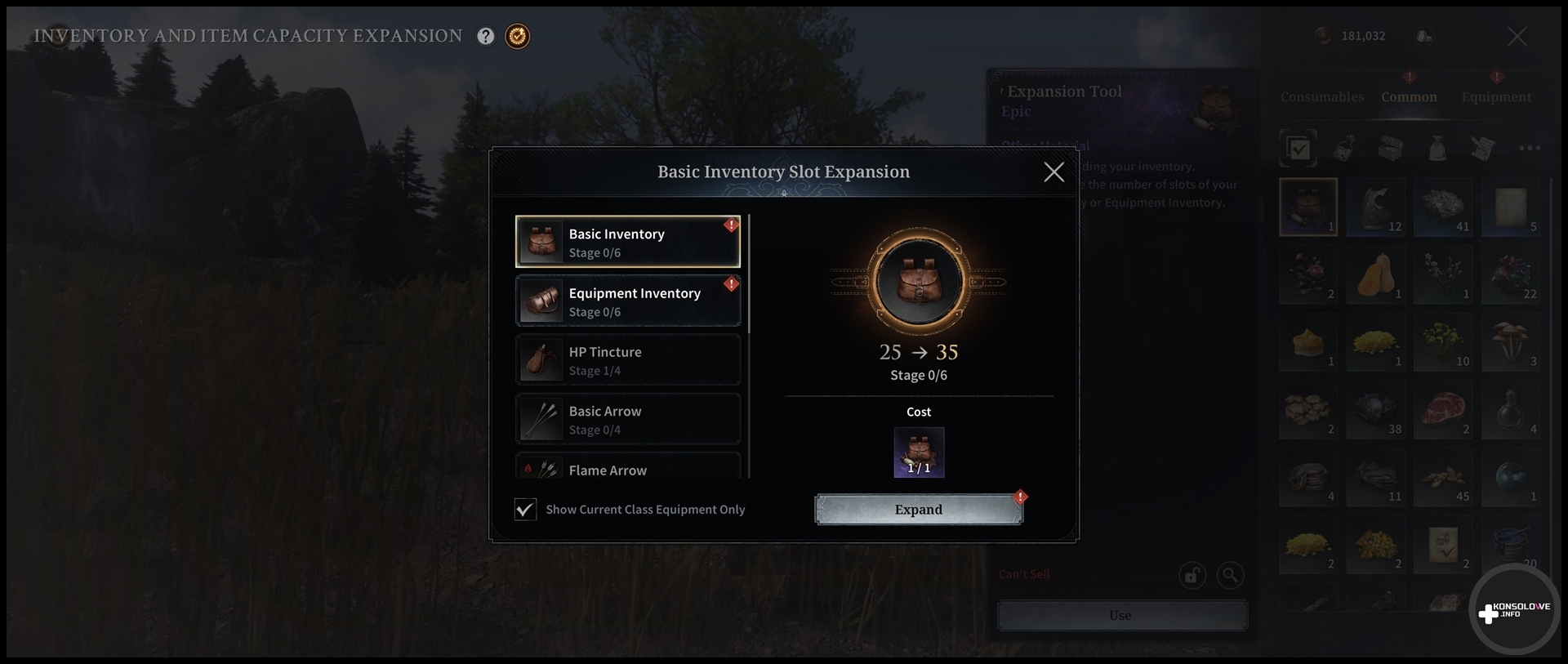Open the Basic Arrow capacity entry

point(627,420)
